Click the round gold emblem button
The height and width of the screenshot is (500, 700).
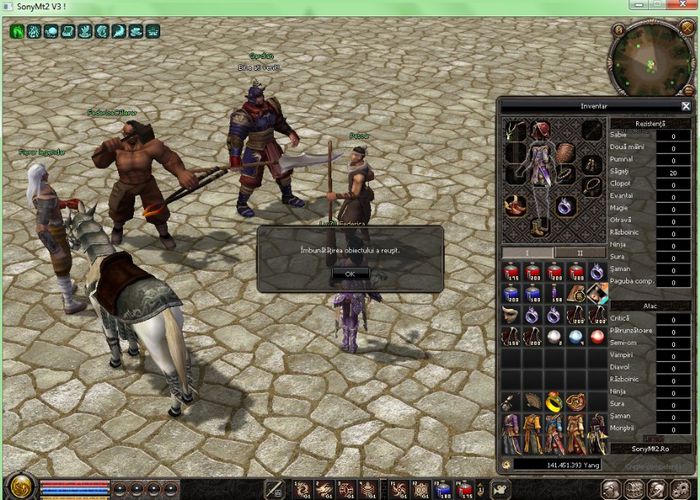click(x=22, y=488)
